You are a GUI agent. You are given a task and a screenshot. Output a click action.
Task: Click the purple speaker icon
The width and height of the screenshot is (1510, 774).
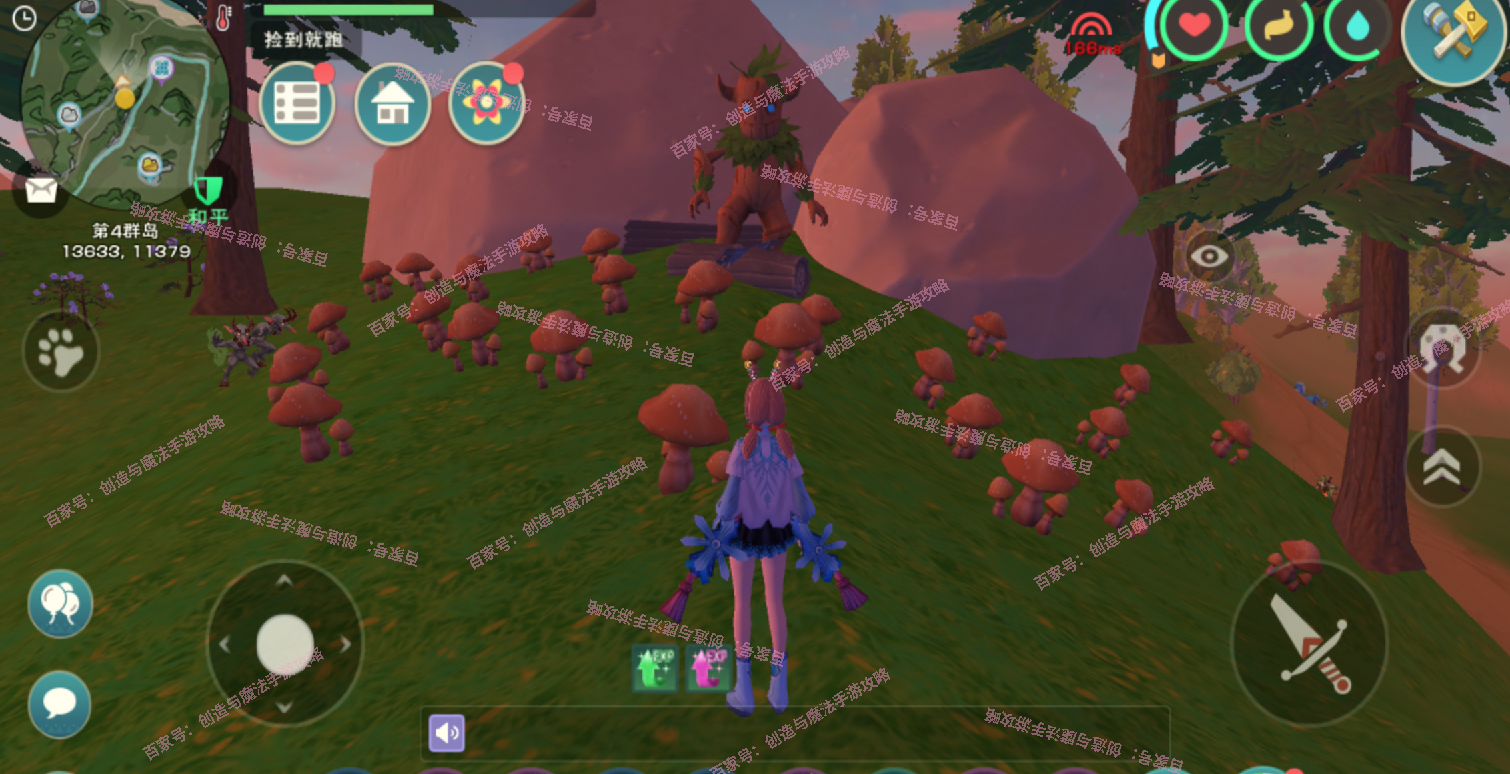point(447,733)
